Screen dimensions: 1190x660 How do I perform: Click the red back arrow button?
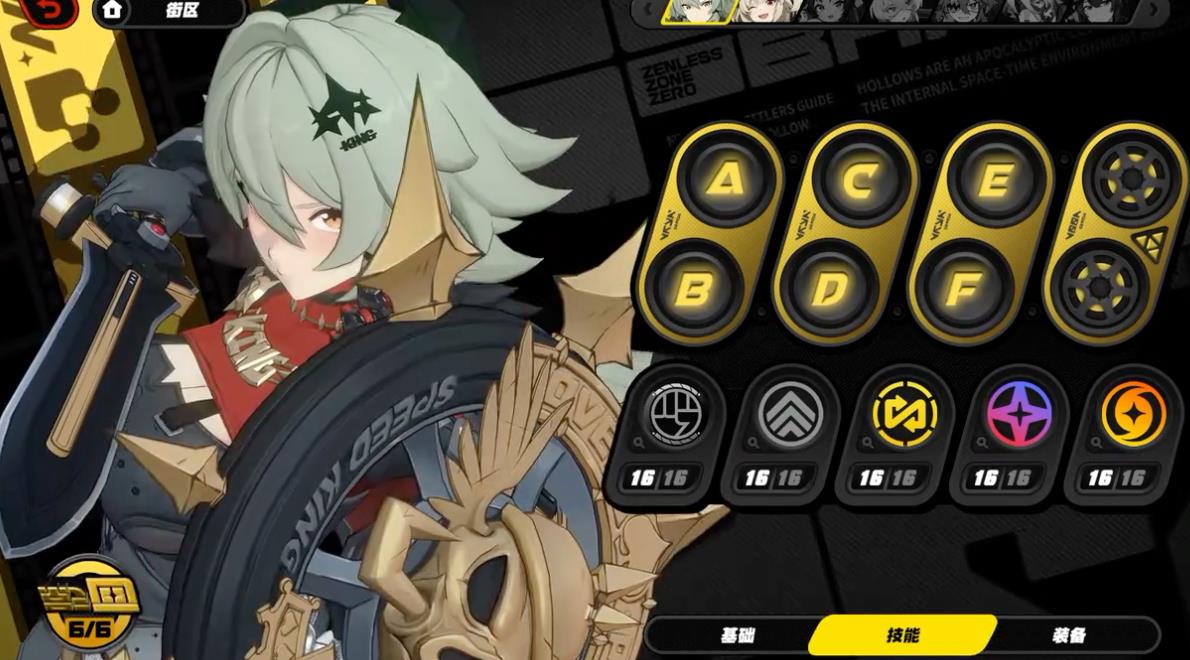48,10
